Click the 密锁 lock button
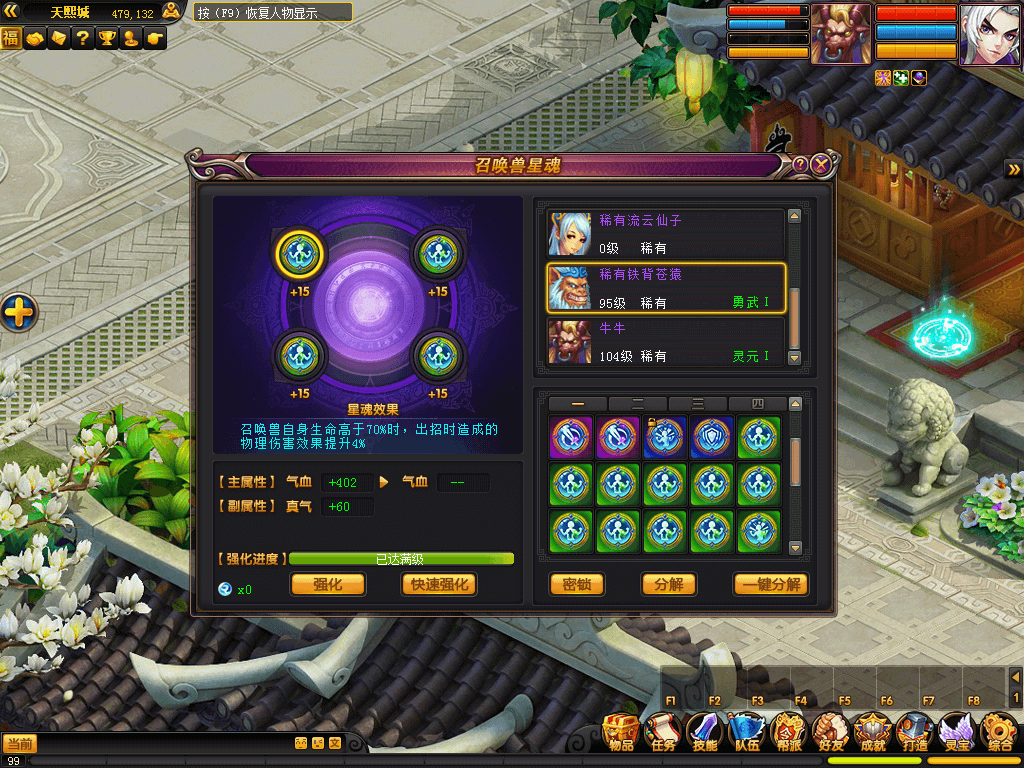 click(x=577, y=584)
